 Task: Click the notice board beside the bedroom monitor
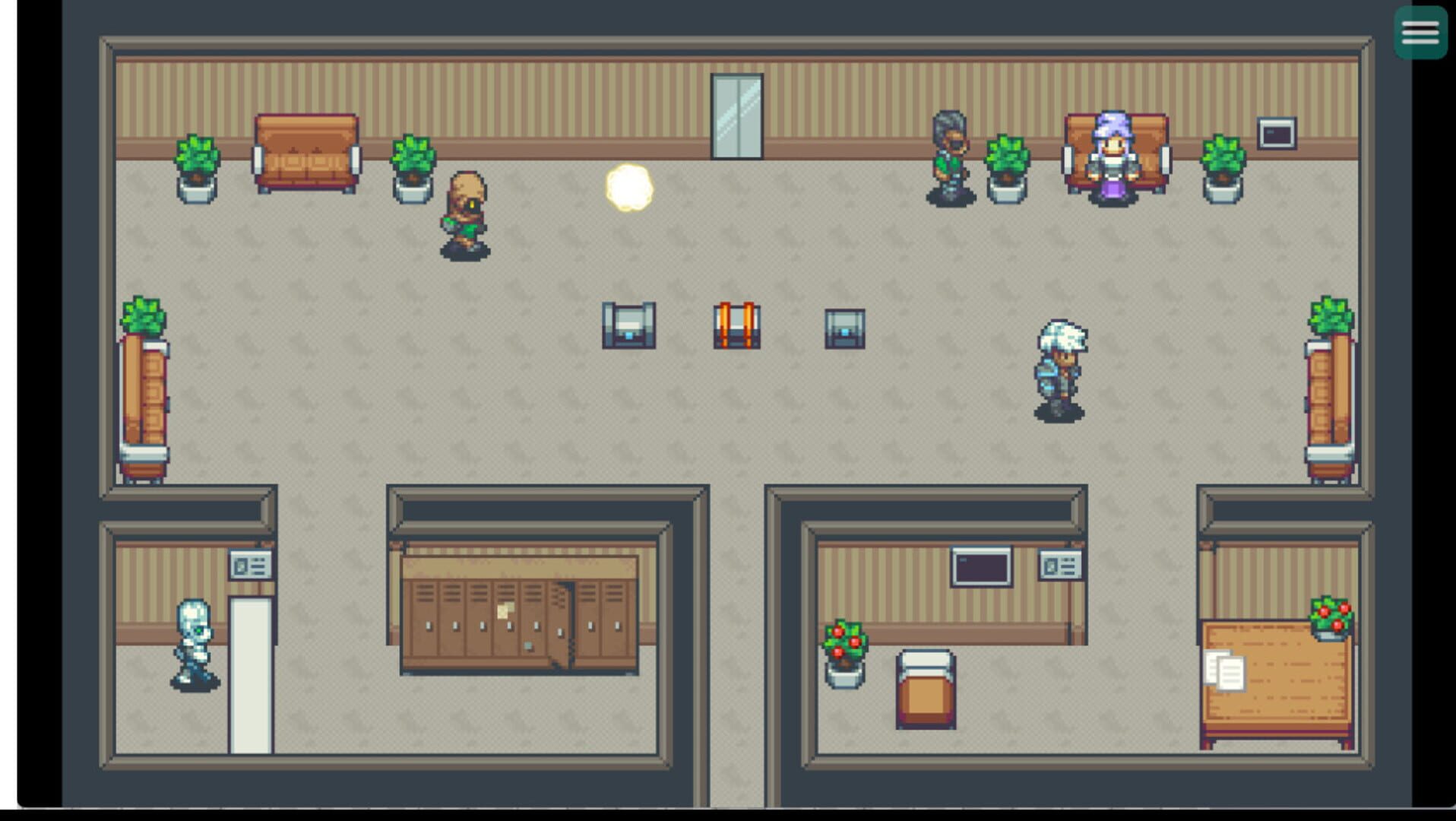tap(1061, 564)
